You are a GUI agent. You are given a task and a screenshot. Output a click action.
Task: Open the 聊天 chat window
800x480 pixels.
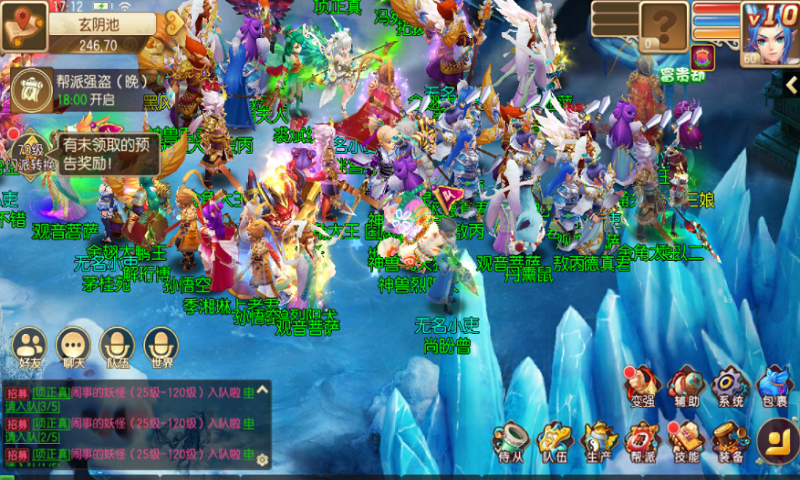pyautogui.click(x=75, y=345)
